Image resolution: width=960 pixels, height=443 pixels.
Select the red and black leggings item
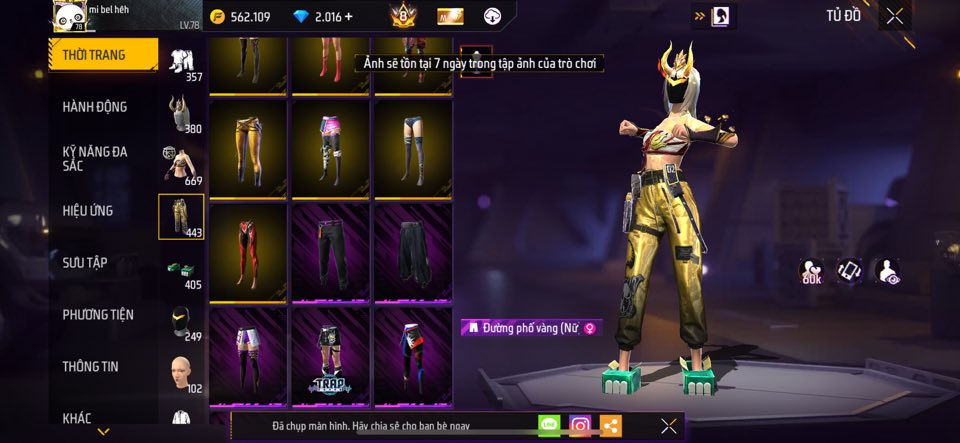pos(249,252)
